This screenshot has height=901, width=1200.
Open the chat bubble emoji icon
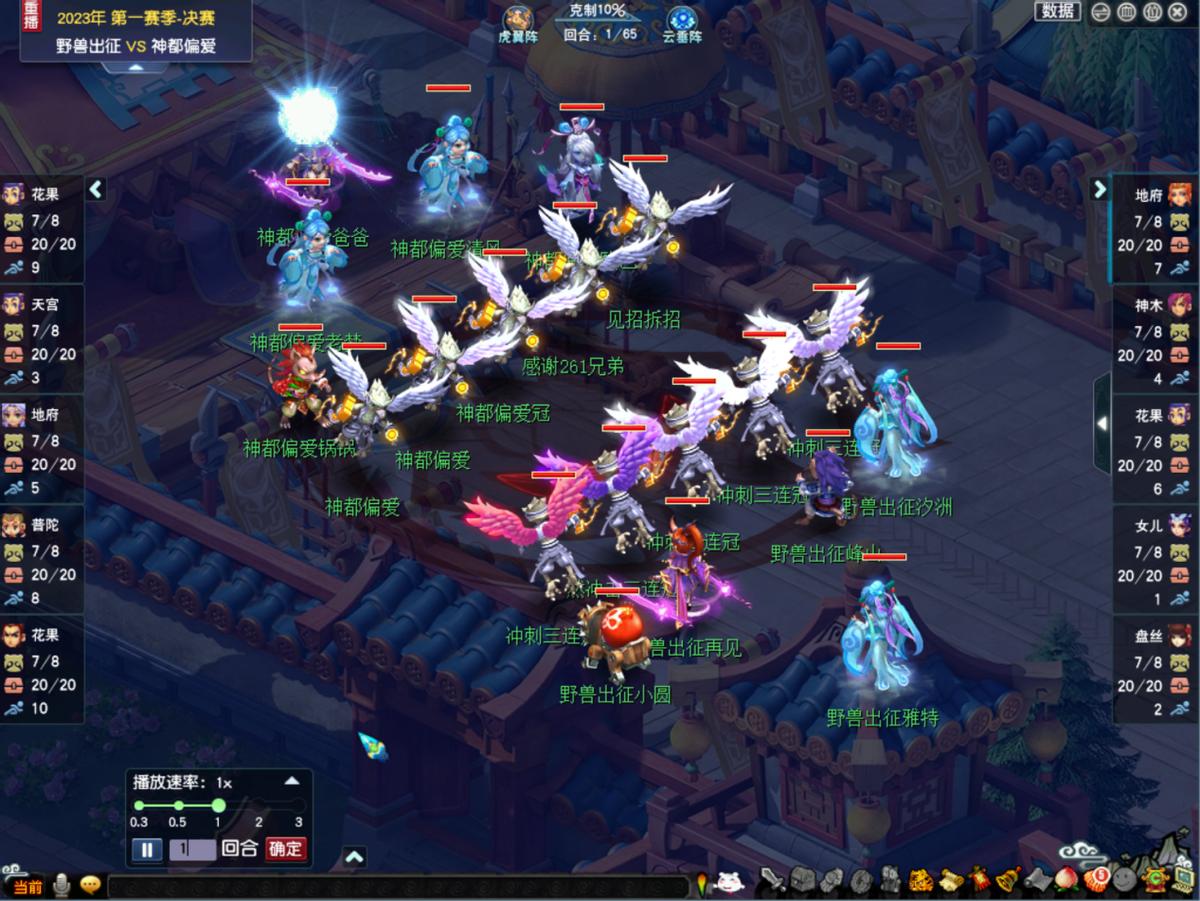coord(90,885)
